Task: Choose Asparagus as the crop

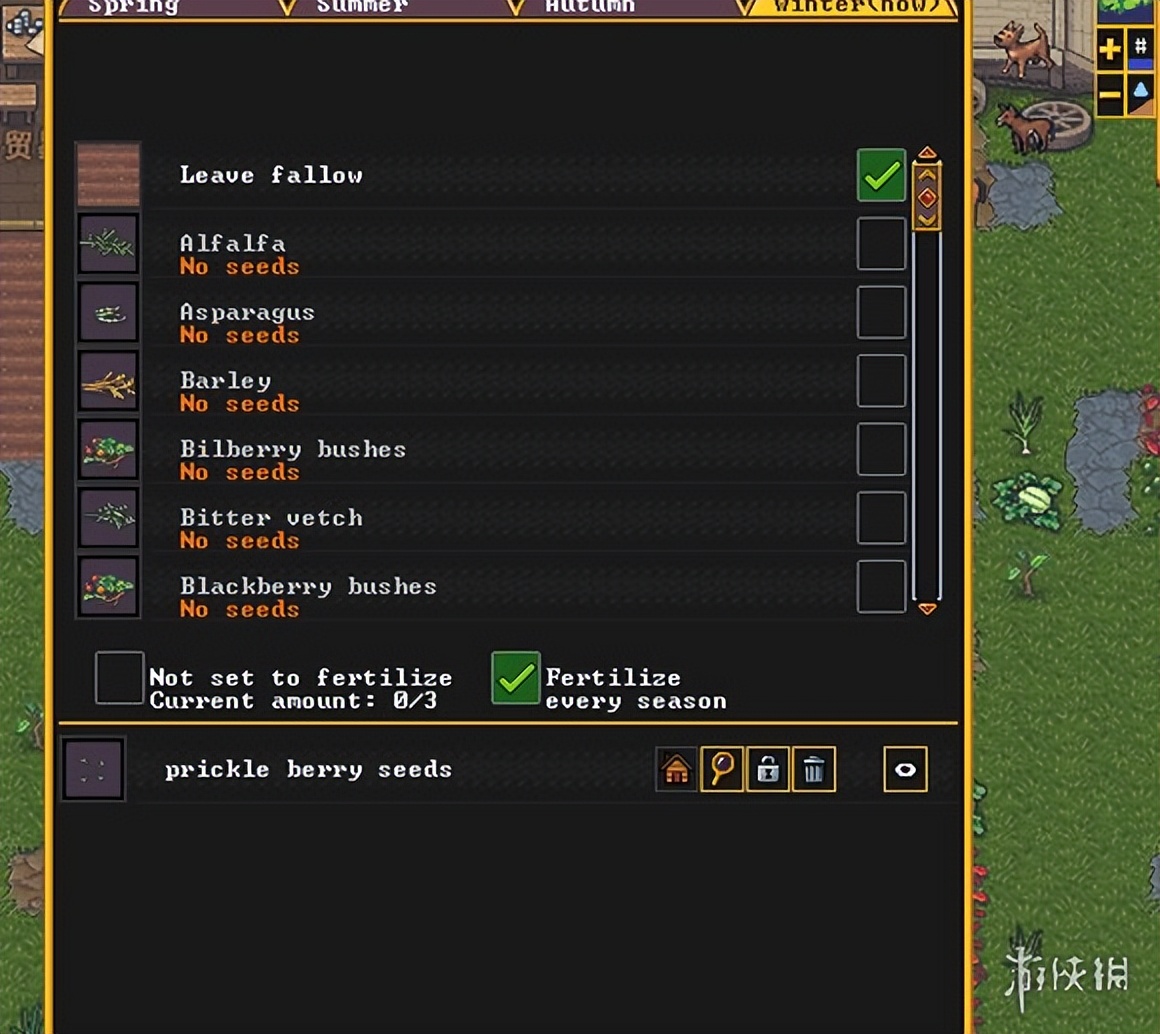Action: tap(881, 312)
